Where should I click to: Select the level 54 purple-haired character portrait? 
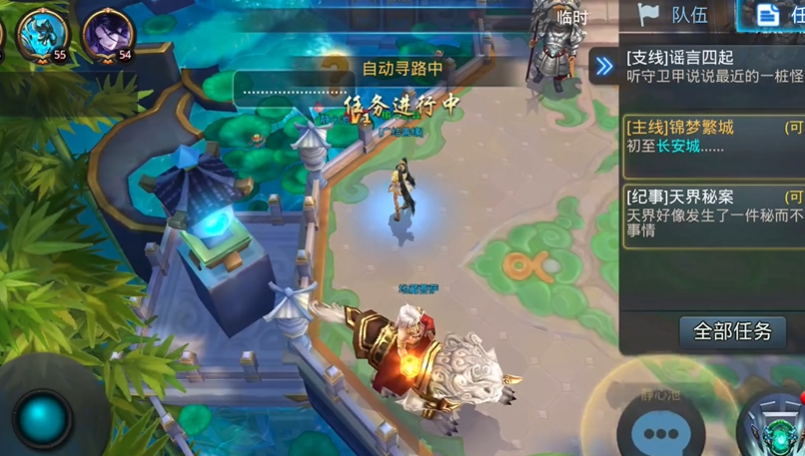point(107,35)
